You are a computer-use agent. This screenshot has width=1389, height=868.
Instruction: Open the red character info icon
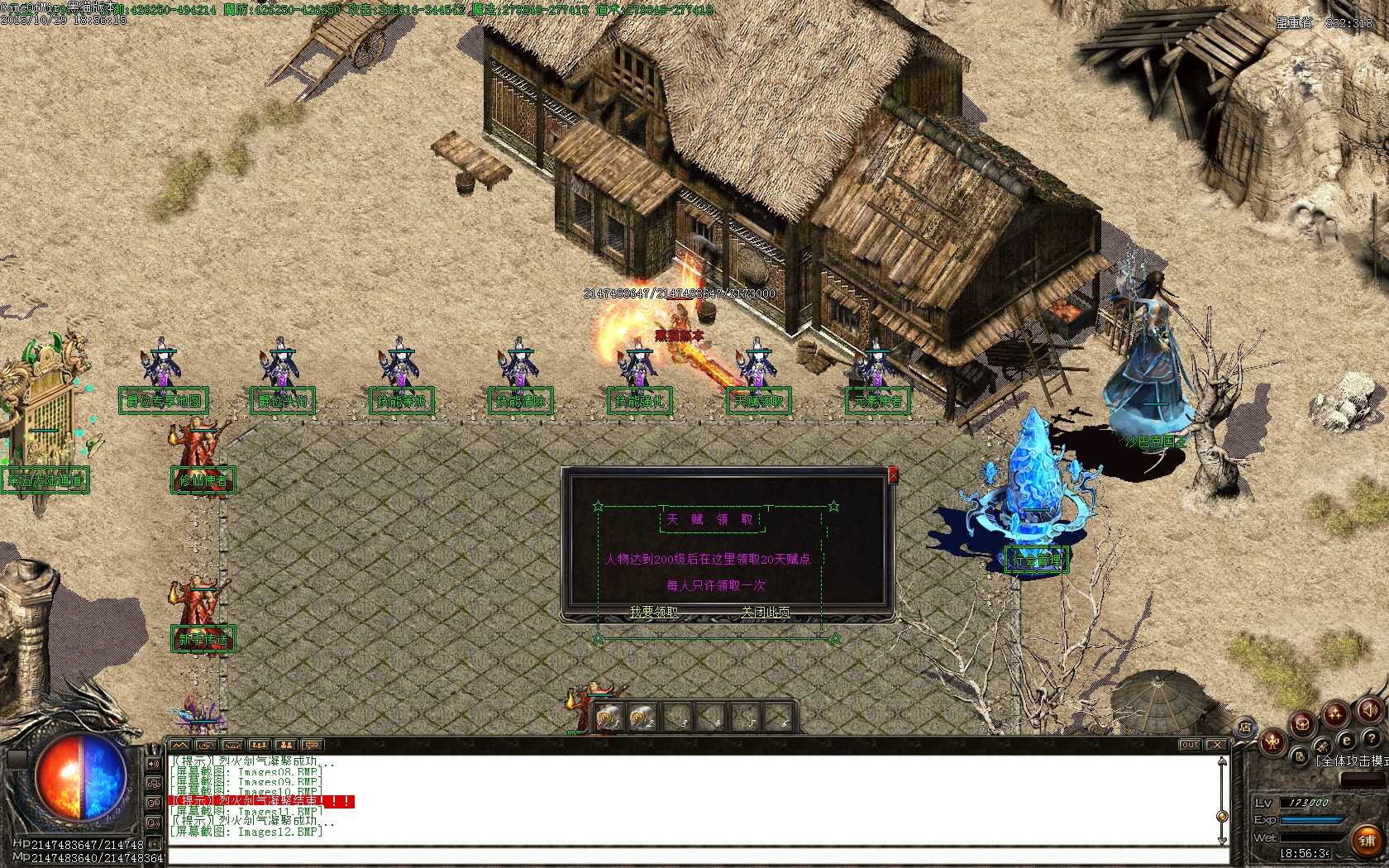coord(1273,742)
